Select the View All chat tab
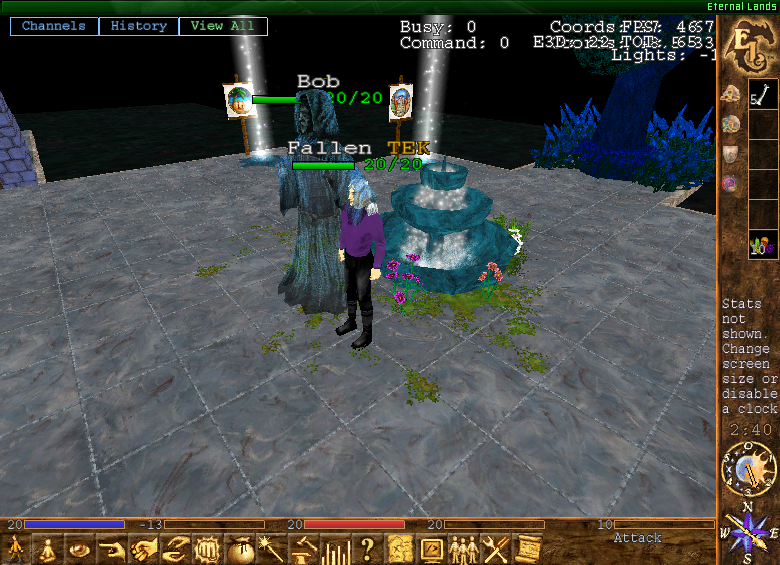Viewport: 780px width, 565px height. (222, 26)
